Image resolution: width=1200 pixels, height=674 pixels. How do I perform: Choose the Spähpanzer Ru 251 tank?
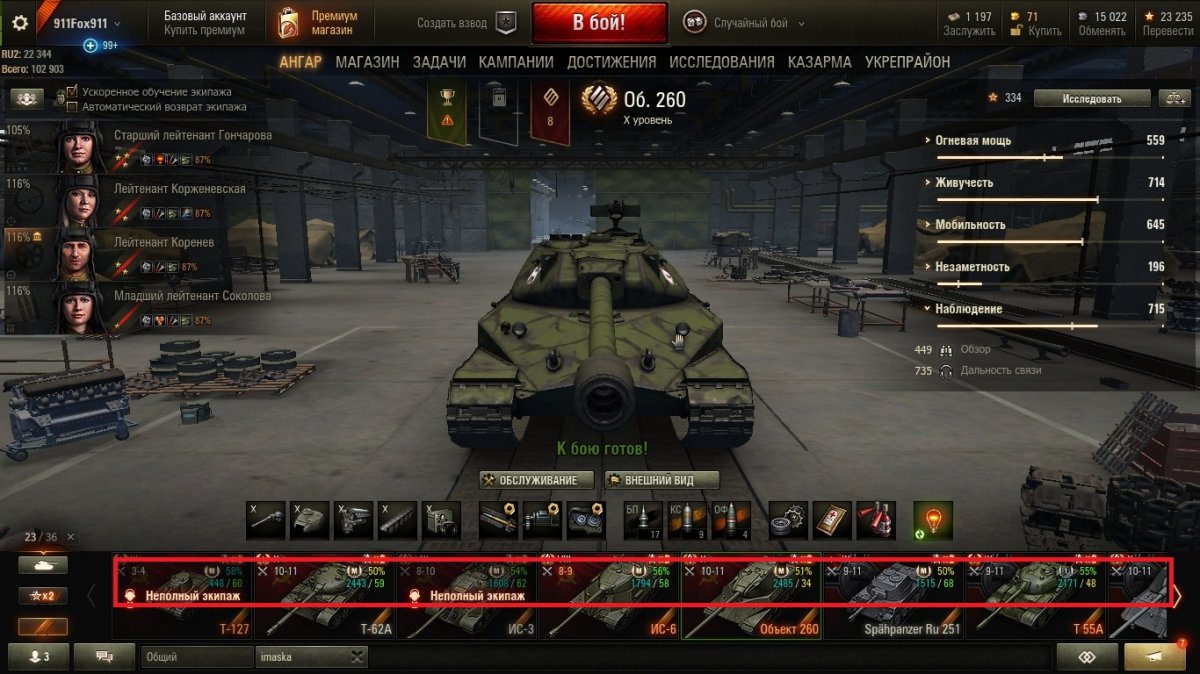(893, 600)
